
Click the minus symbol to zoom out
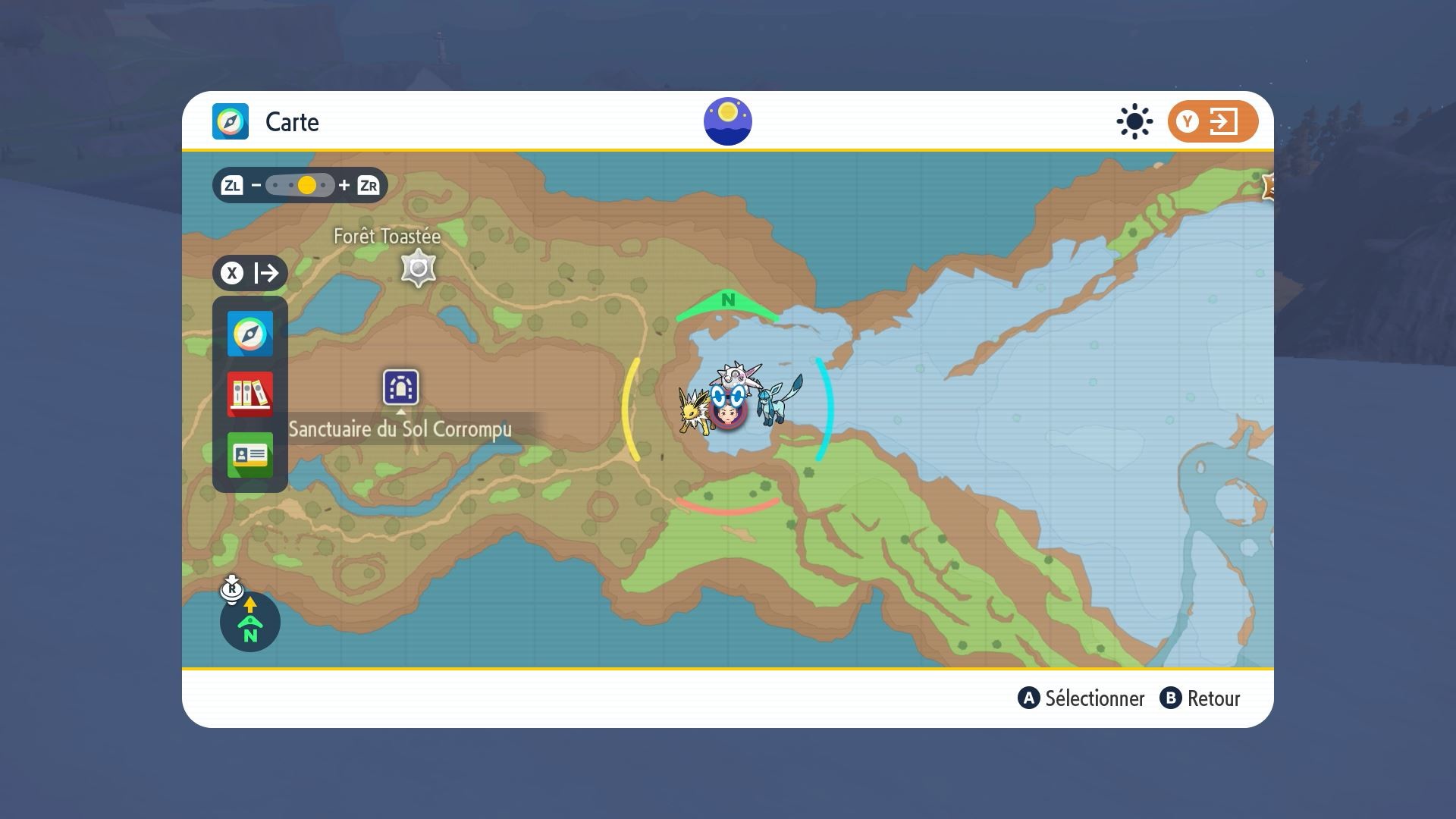tap(257, 185)
